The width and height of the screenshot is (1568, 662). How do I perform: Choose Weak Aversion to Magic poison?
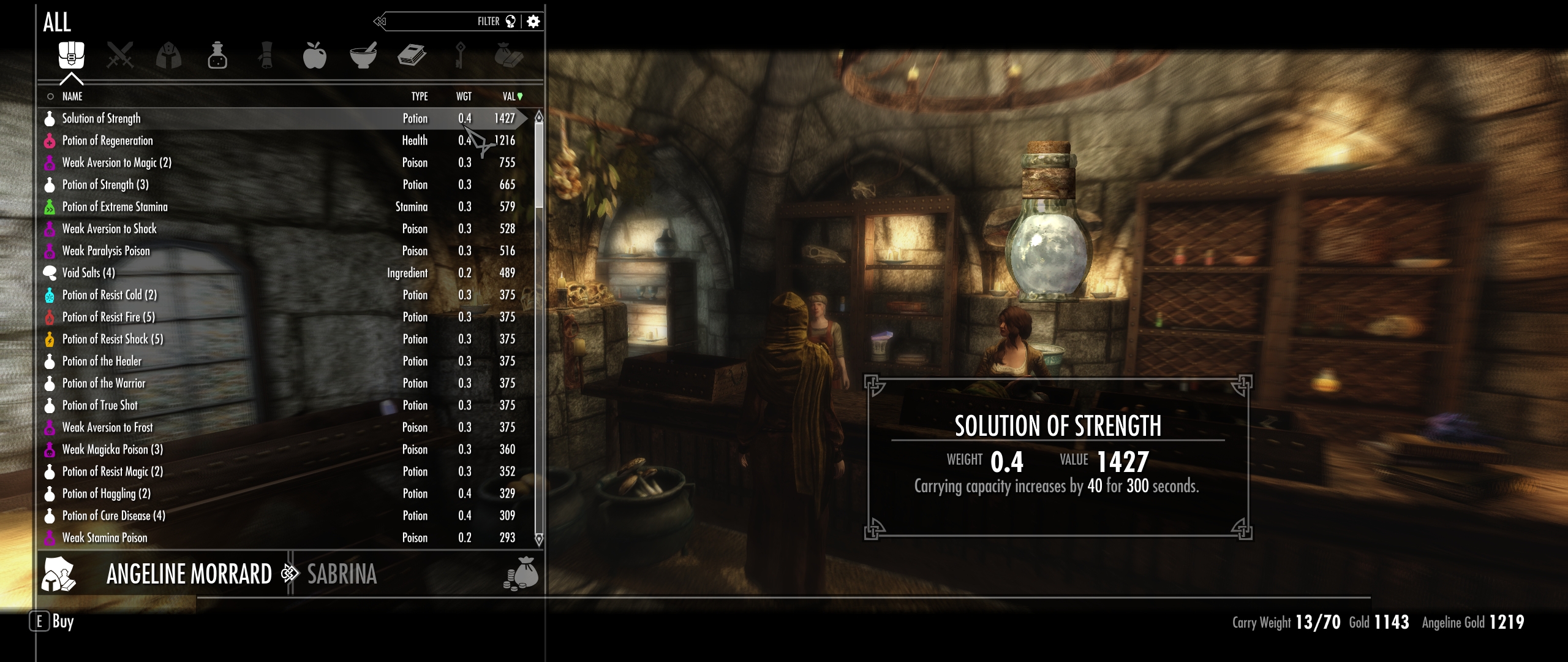click(x=116, y=162)
